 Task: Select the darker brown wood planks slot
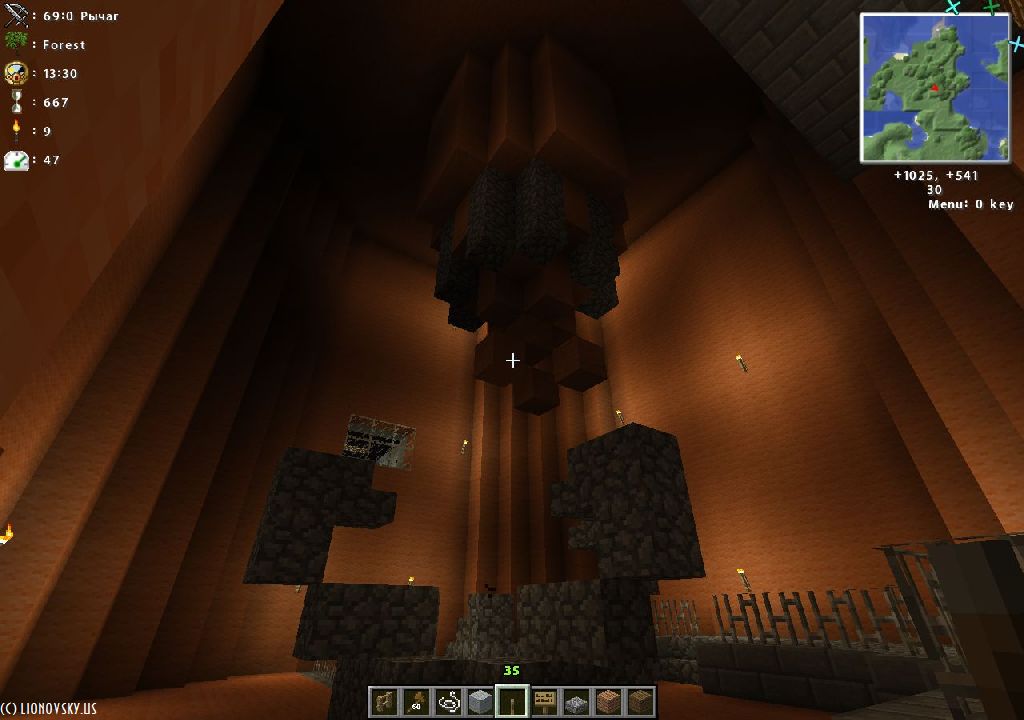640,701
